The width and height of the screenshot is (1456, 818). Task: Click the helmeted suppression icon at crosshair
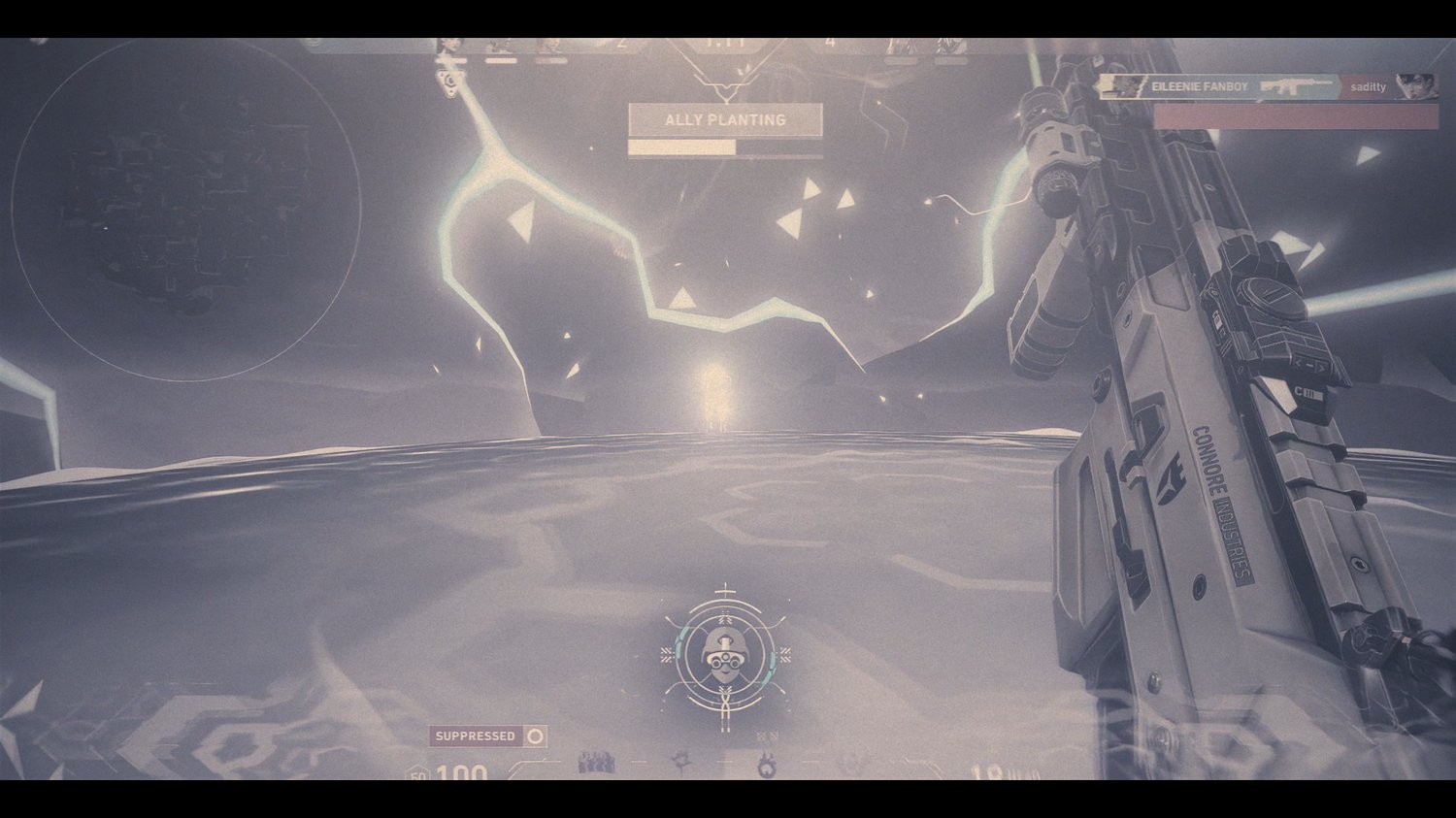(x=724, y=655)
